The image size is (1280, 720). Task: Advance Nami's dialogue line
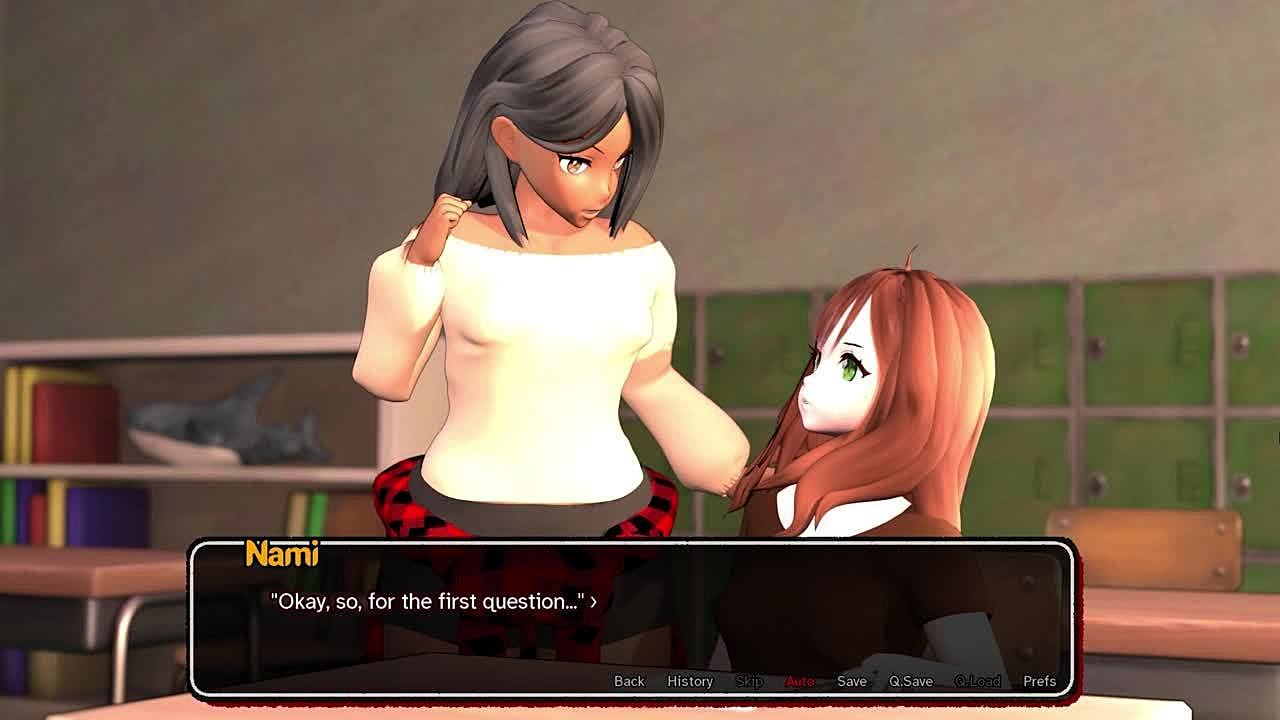pyautogui.click(x=433, y=602)
